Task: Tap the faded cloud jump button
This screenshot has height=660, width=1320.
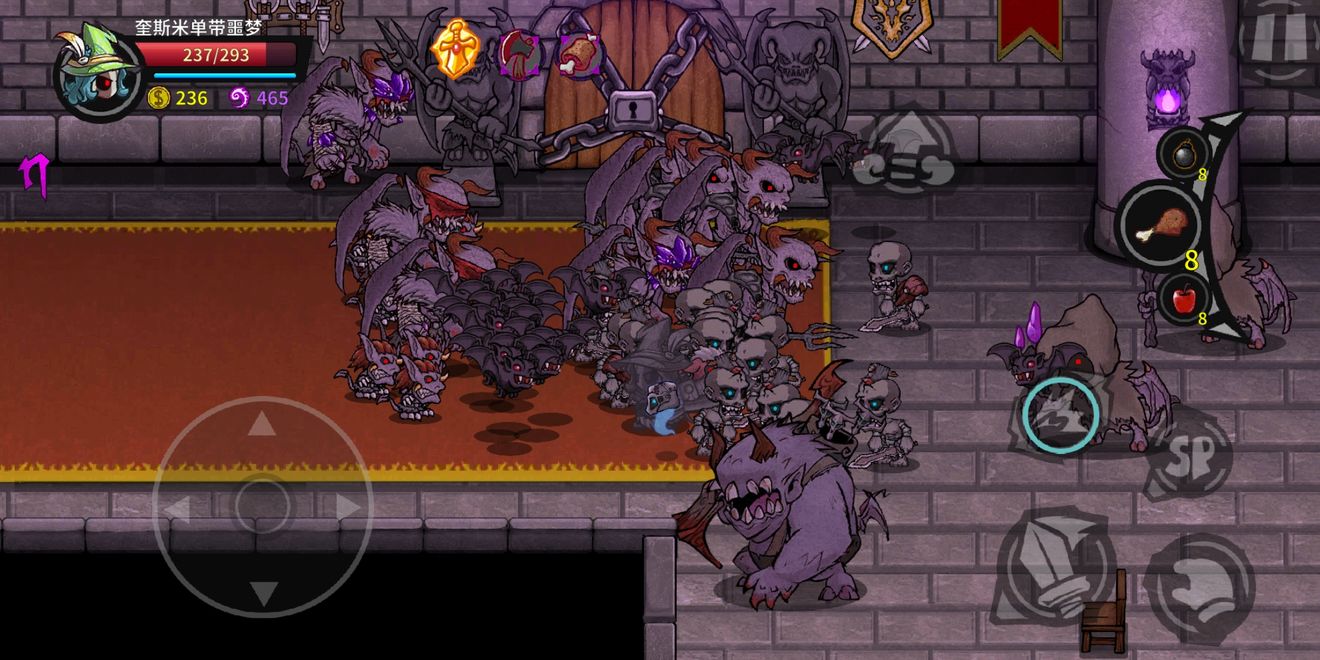Action: 908,151
